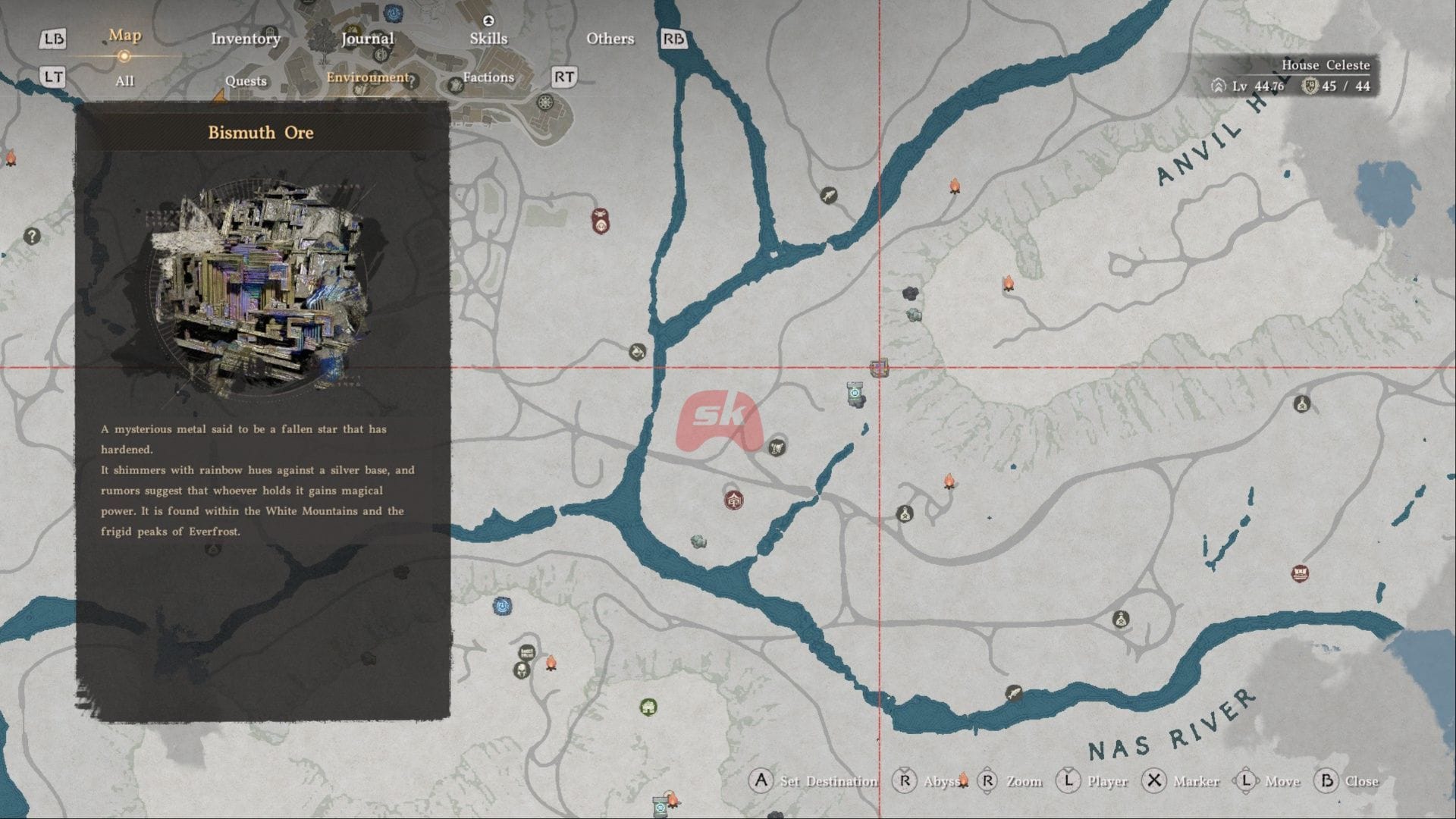This screenshot has height=819, width=1456.
Task: Choose the Environment map filter
Action: pos(367,77)
